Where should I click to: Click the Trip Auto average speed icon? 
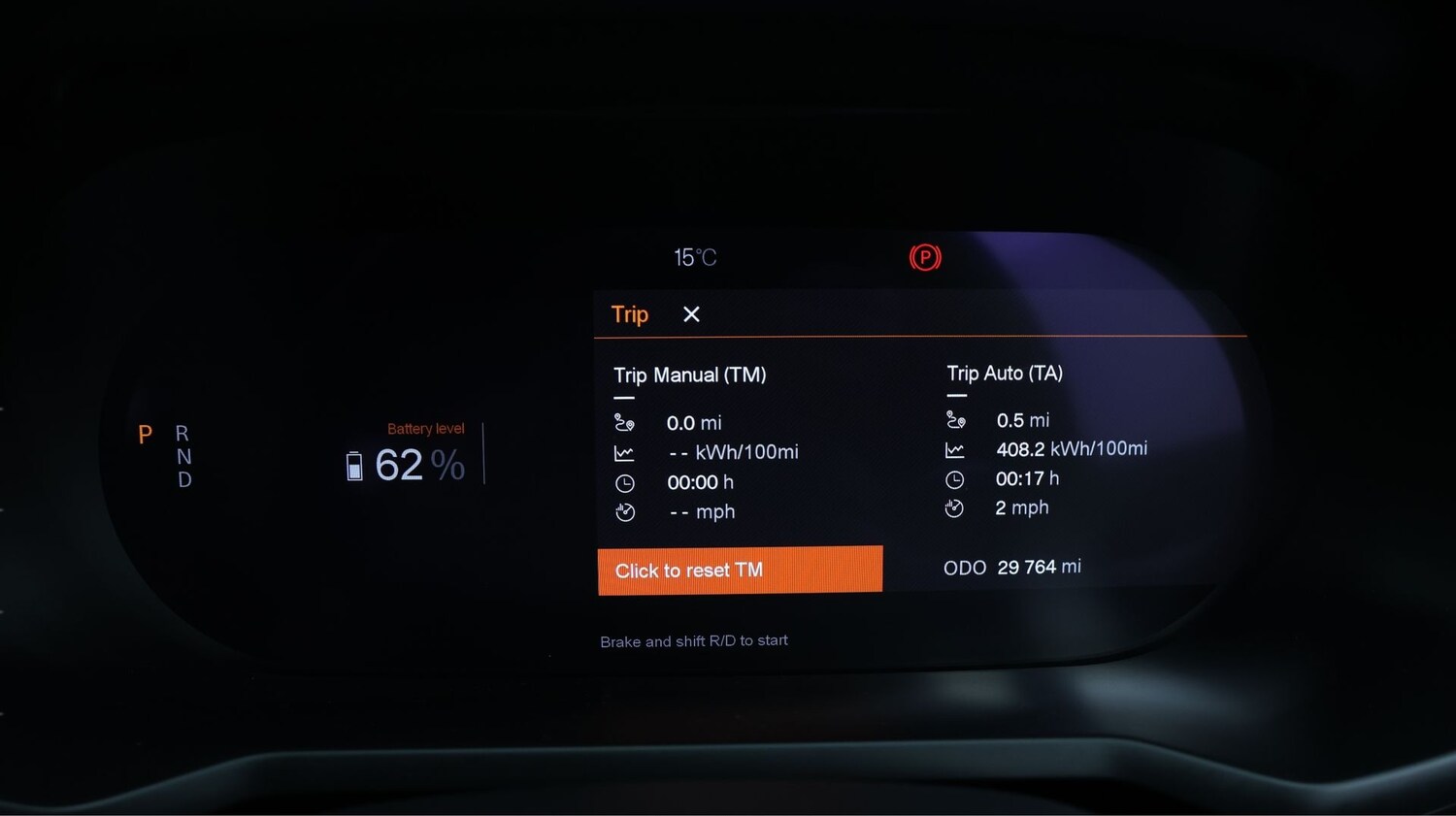(x=955, y=507)
